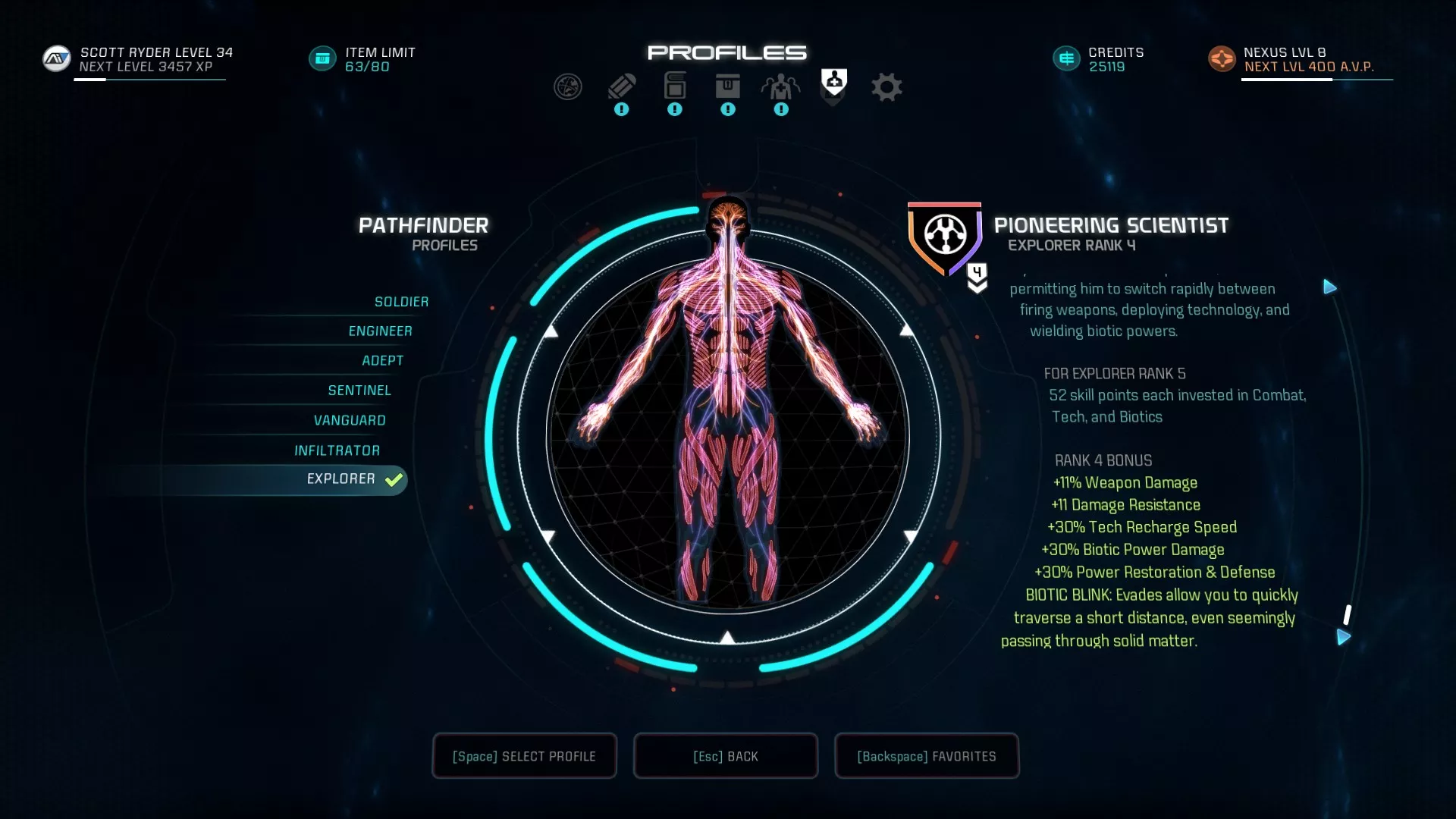Open the Inventory box icon
Image resolution: width=1456 pixels, height=819 pixels.
tap(728, 86)
